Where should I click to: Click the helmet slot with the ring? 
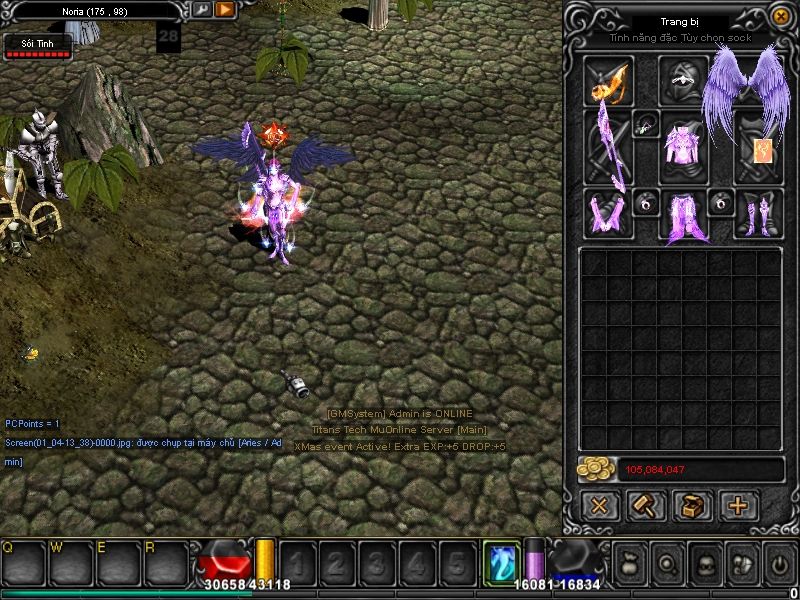[x=683, y=80]
